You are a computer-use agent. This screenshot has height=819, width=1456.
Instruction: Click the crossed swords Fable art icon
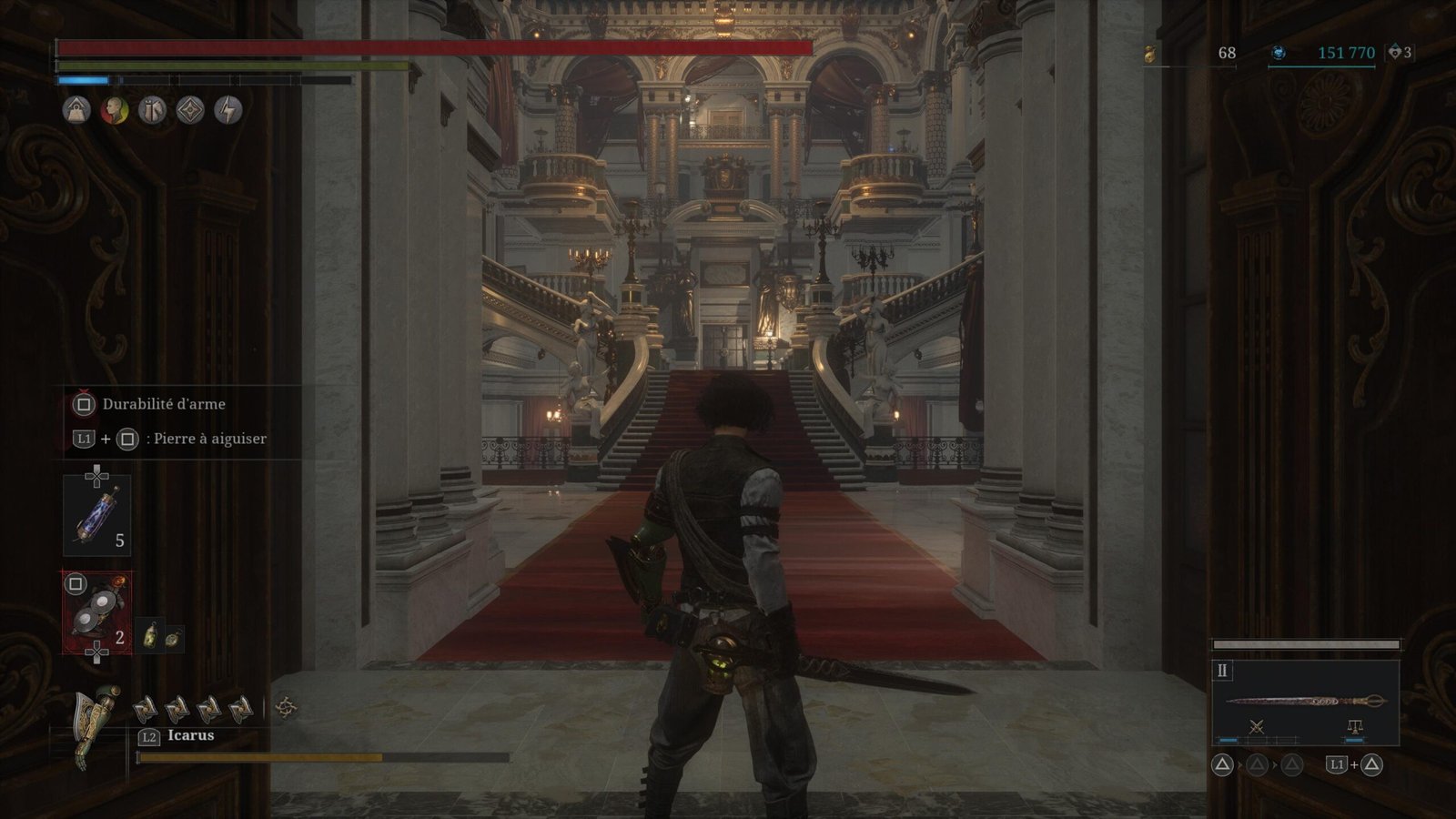click(x=1257, y=727)
